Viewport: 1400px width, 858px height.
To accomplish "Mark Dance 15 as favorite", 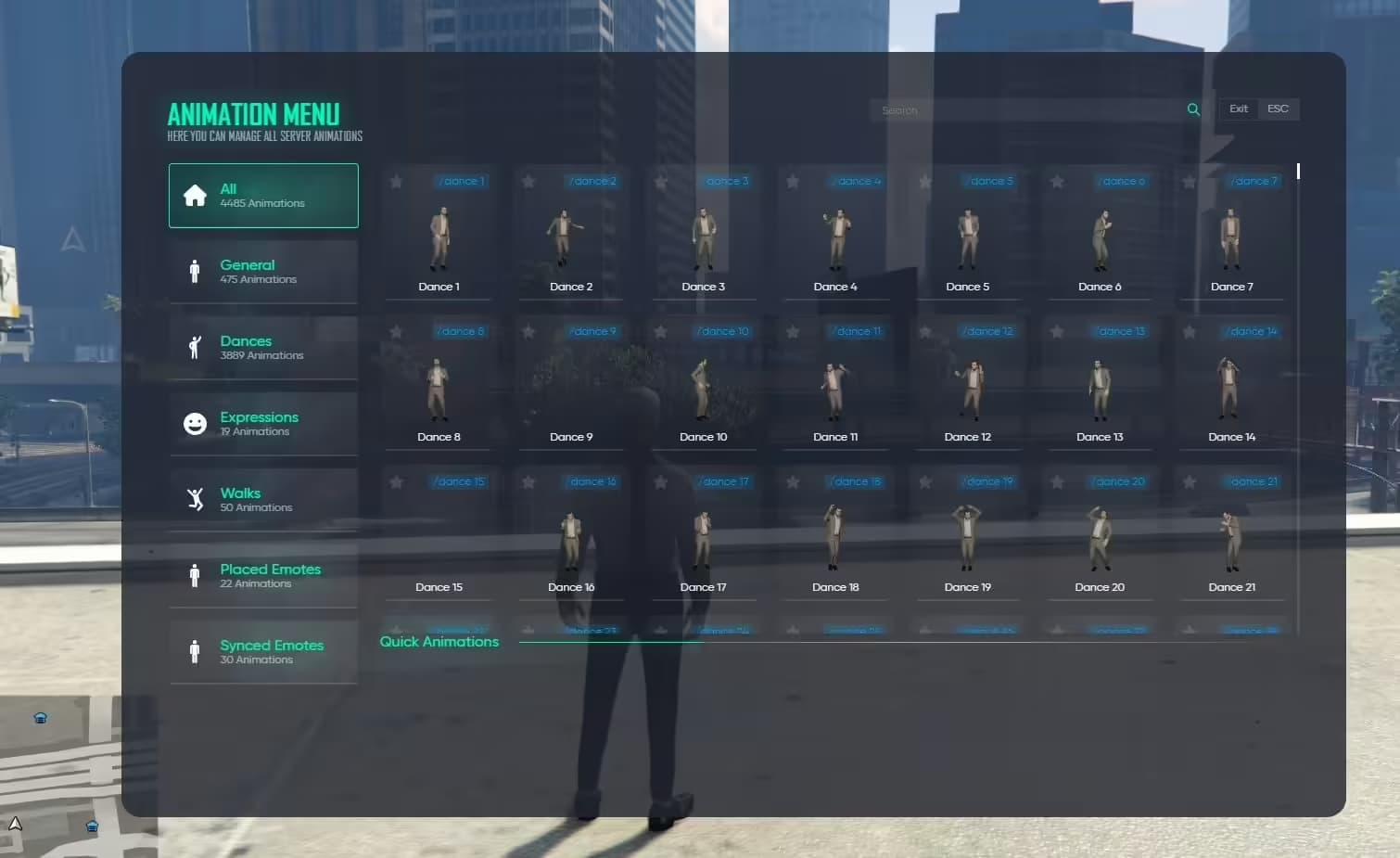I will pyautogui.click(x=397, y=481).
